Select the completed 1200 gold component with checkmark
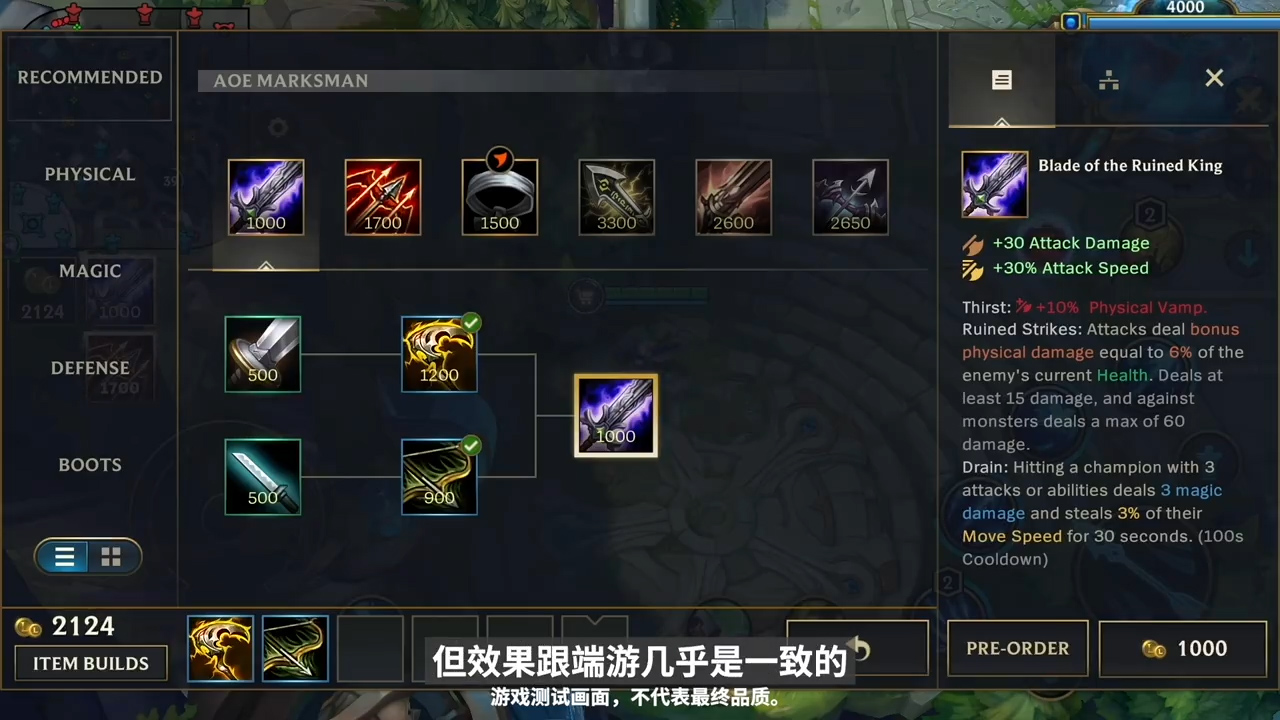This screenshot has height=720, width=1280. (439, 353)
